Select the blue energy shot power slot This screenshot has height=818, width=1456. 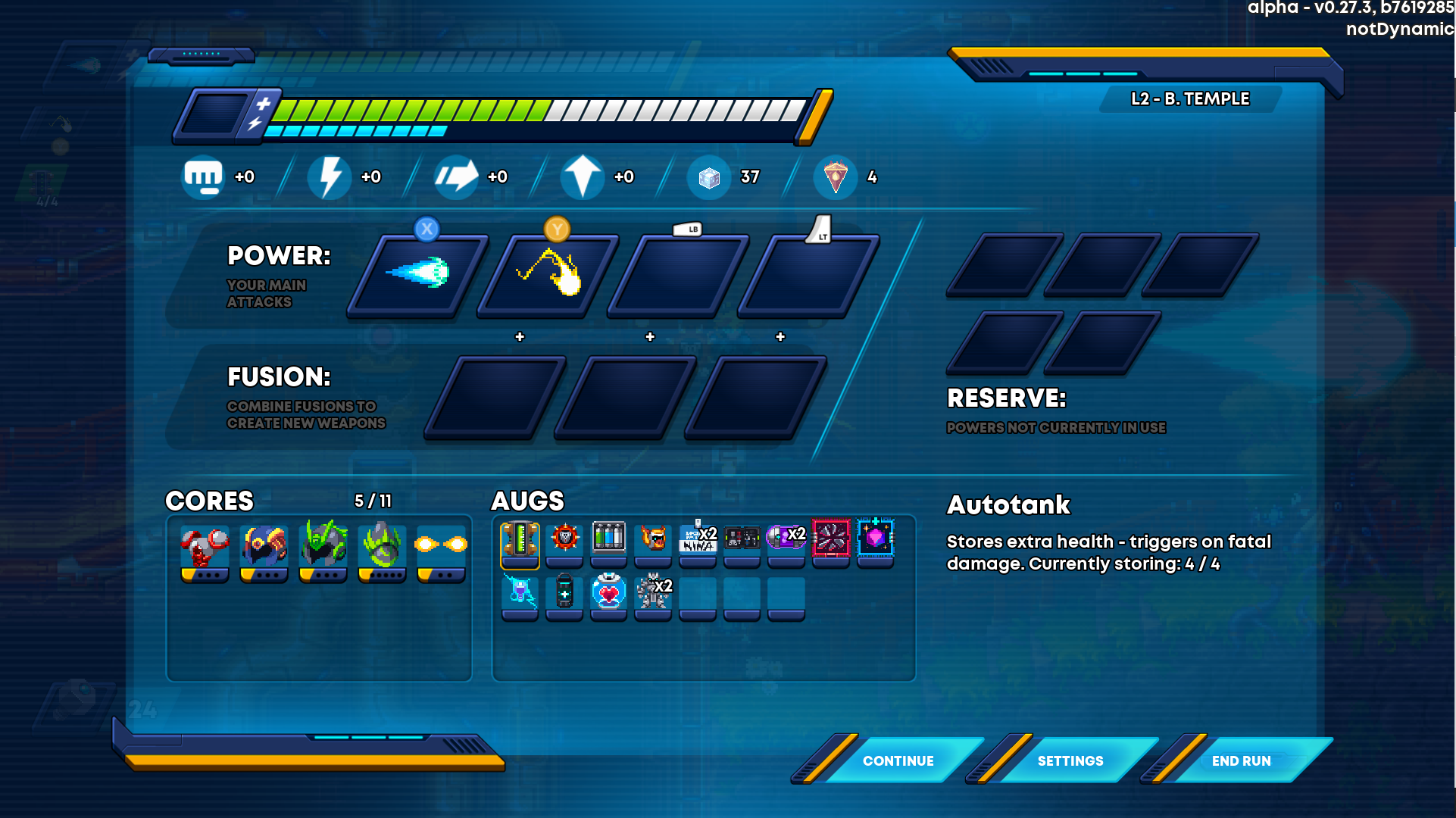click(417, 274)
